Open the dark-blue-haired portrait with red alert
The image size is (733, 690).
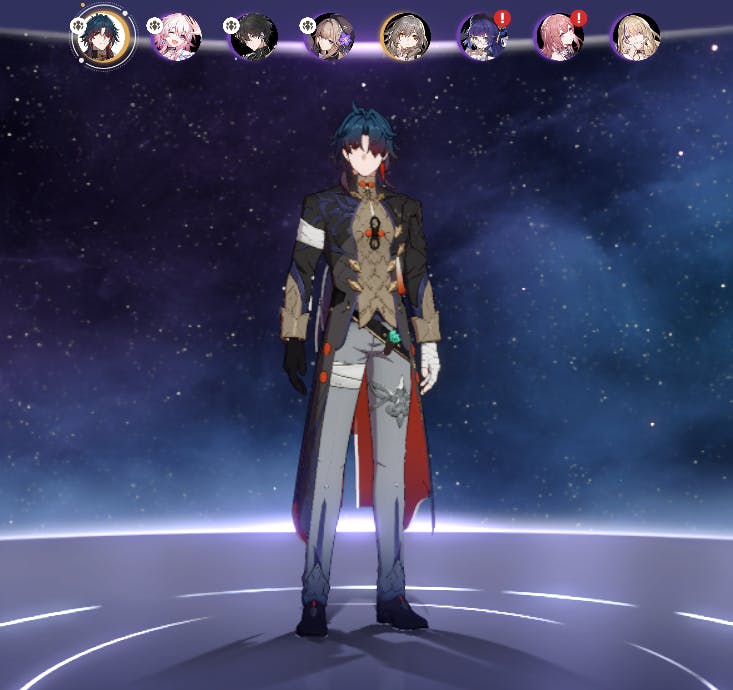(482, 38)
